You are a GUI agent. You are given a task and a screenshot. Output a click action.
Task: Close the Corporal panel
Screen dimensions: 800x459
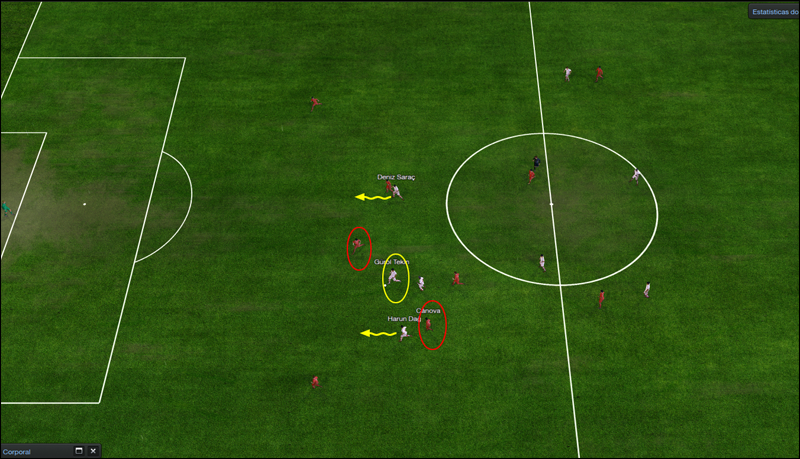(x=93, y=452)
